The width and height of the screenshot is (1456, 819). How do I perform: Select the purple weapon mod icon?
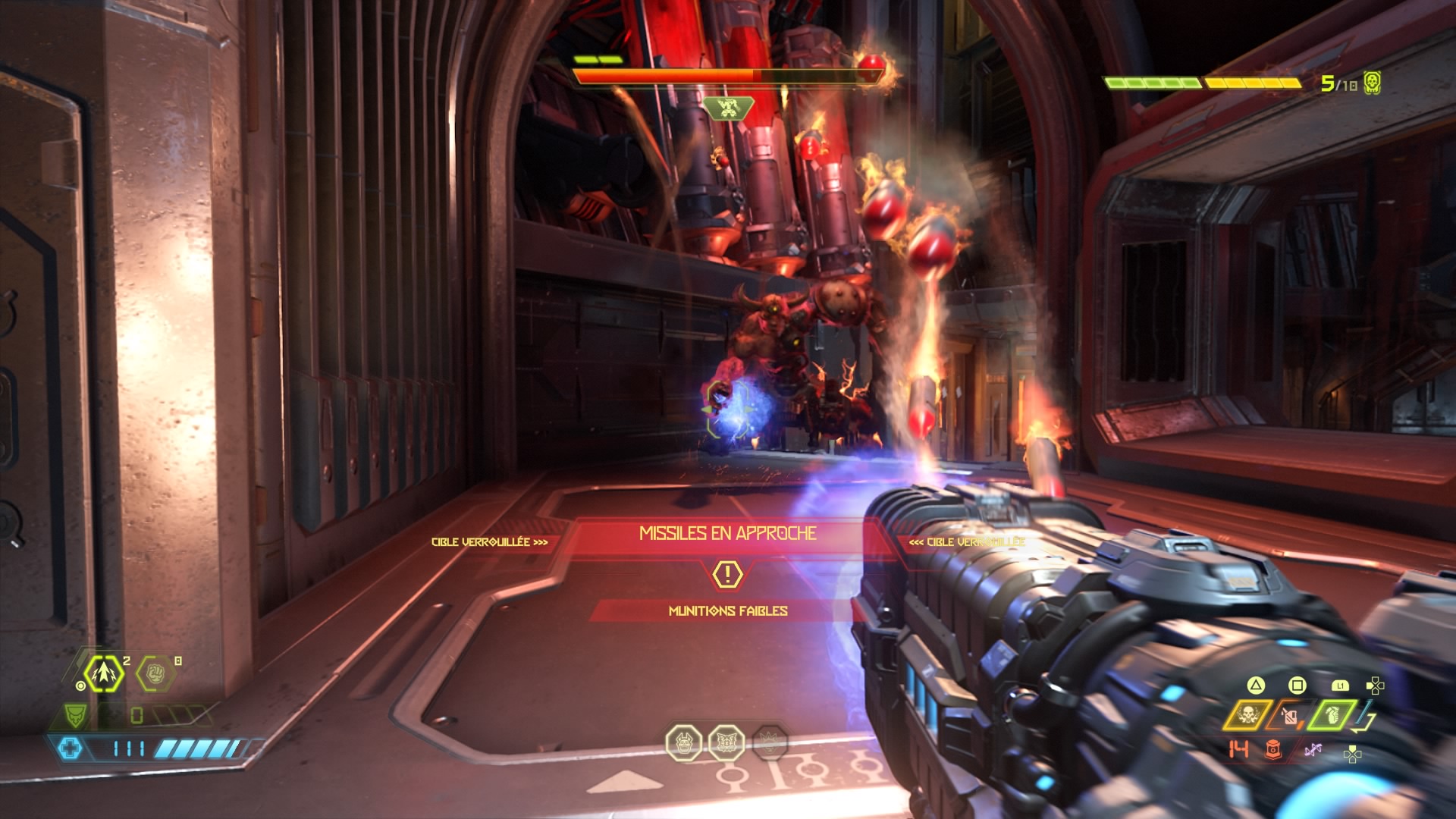pyautogui.click(x=1313, y=750)
